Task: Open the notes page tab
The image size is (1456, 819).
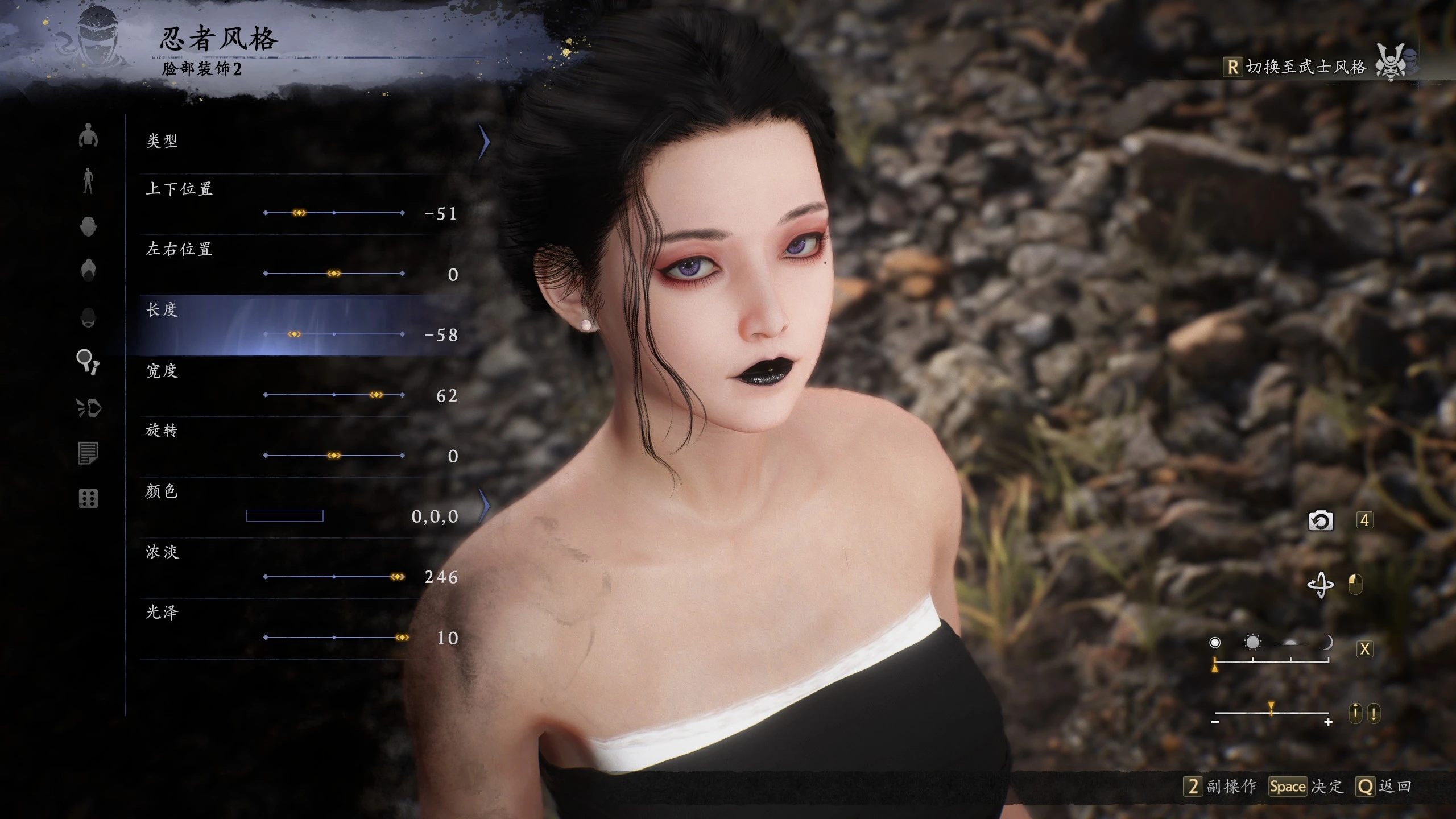Action: point(88,453)
